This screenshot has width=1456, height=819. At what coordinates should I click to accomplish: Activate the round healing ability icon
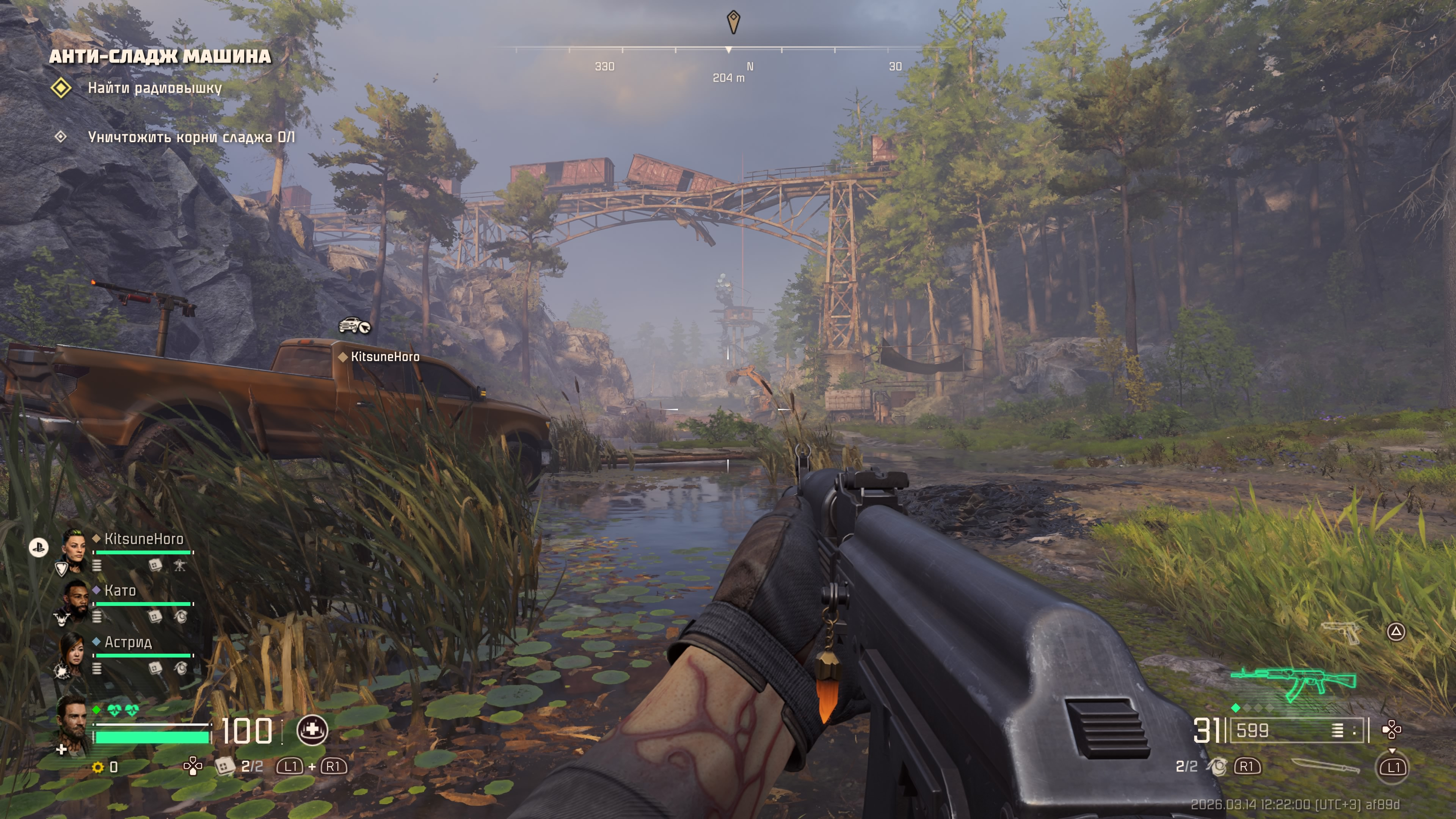[312, 730]
